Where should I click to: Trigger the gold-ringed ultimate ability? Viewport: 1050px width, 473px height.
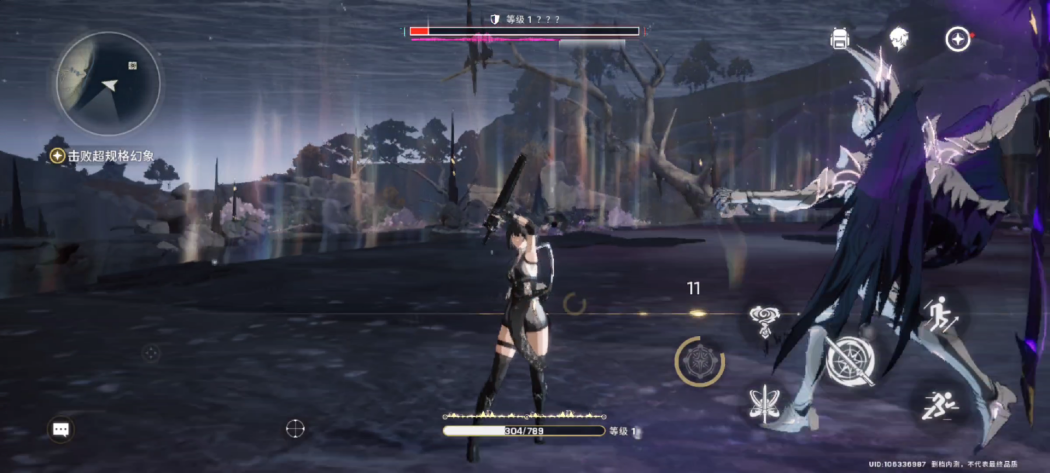[699, 361]
